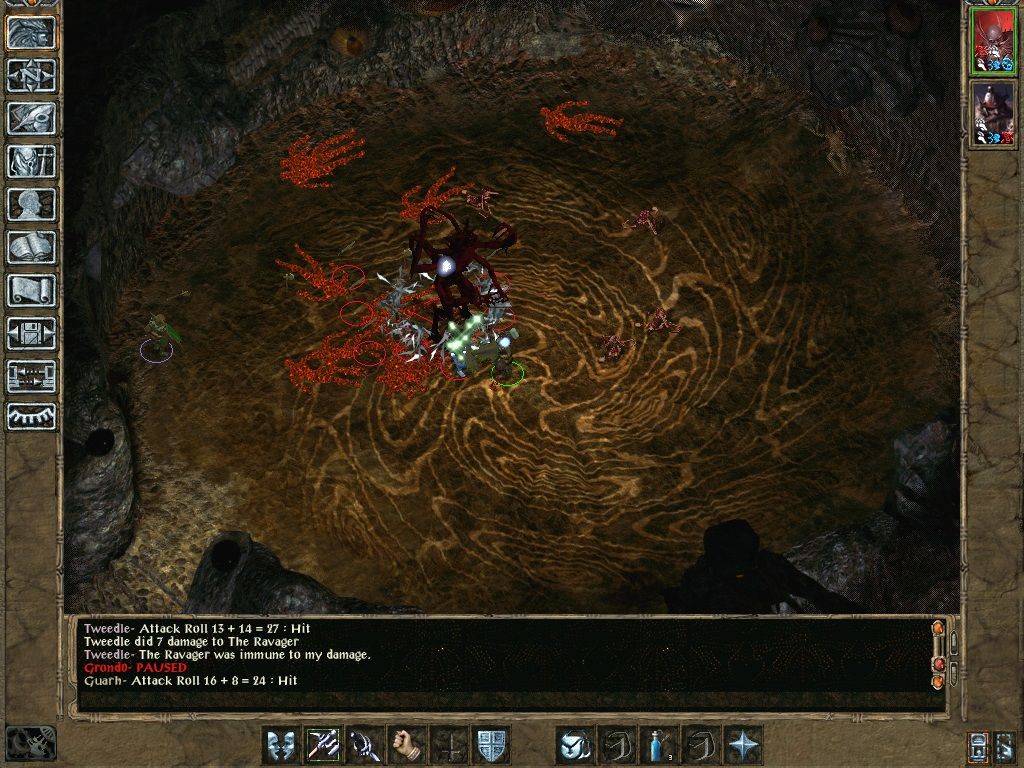Image resolution: width=1024 pixels, height=768 pixels.
Task: Click the game clock pause button
Action: tap(30, 743)
